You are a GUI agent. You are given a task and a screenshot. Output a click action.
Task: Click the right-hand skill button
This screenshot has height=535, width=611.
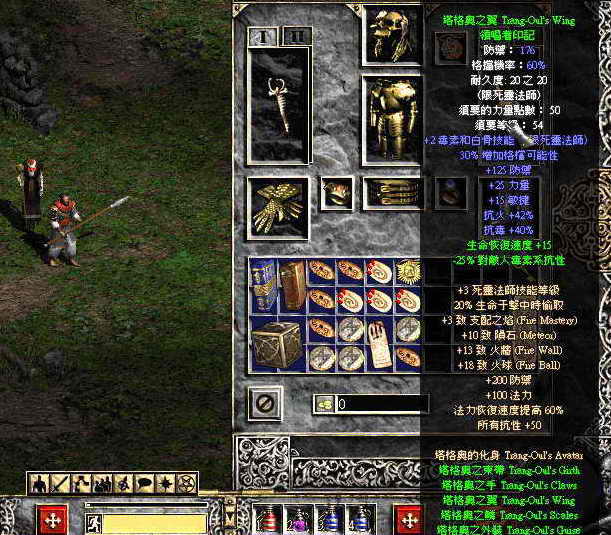click(x=408, y=520)
